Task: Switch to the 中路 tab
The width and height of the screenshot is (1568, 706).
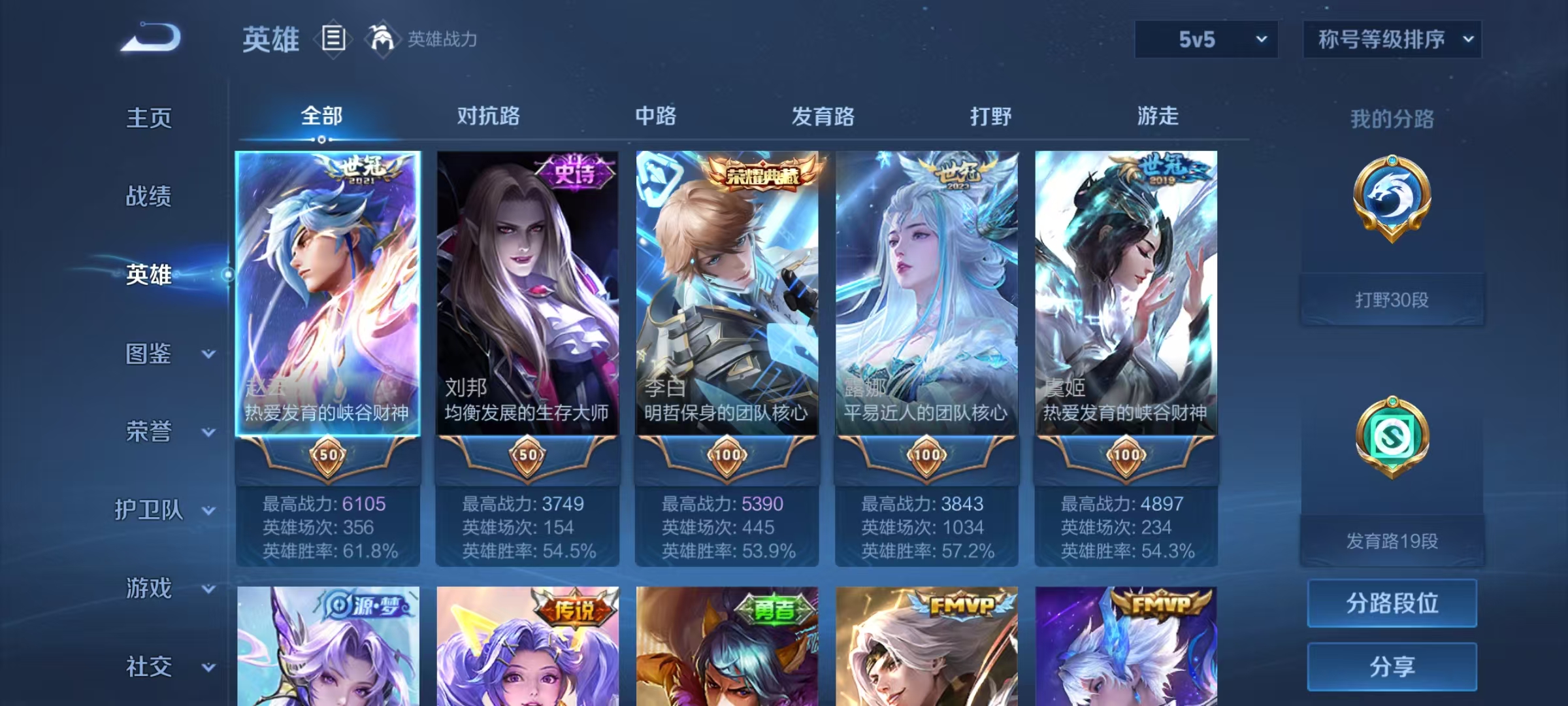Action: [x=657, y=116]
